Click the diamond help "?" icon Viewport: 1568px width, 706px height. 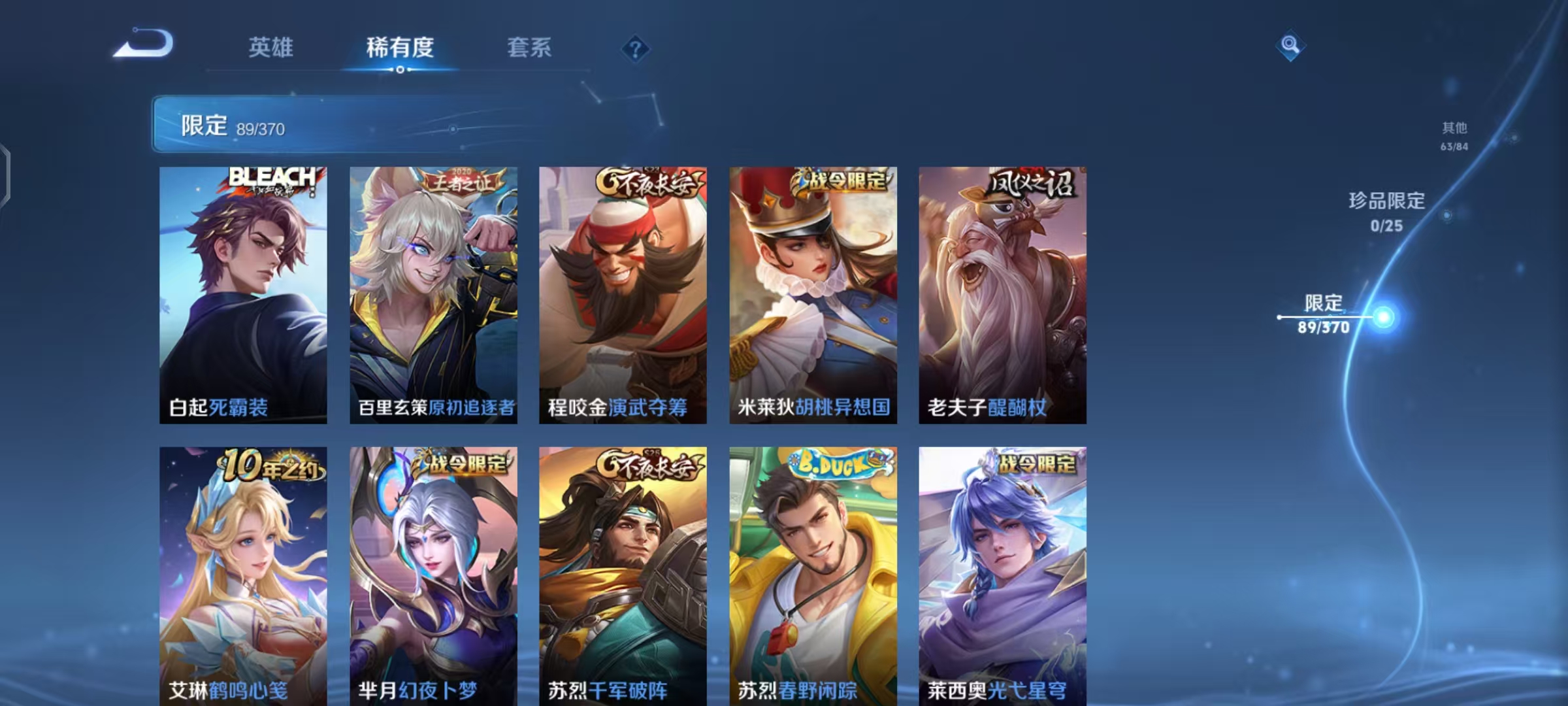637,49
